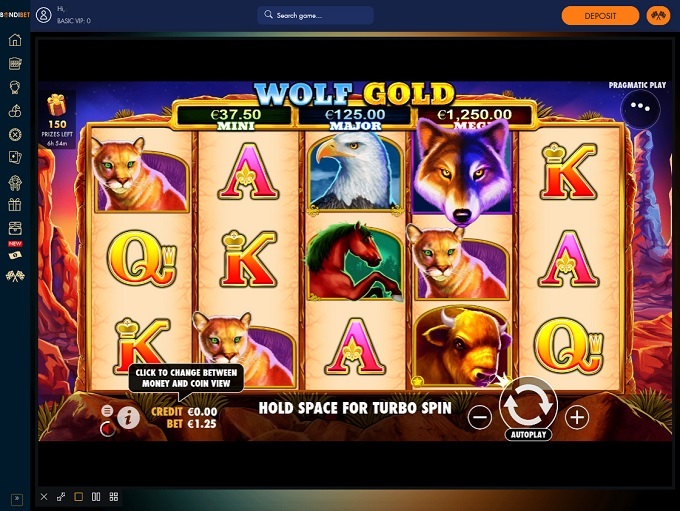Image resolution: width=680 pixels, height=511 pixels.
Task: Go to the casino home via house icon
Action: click(15, 40)
